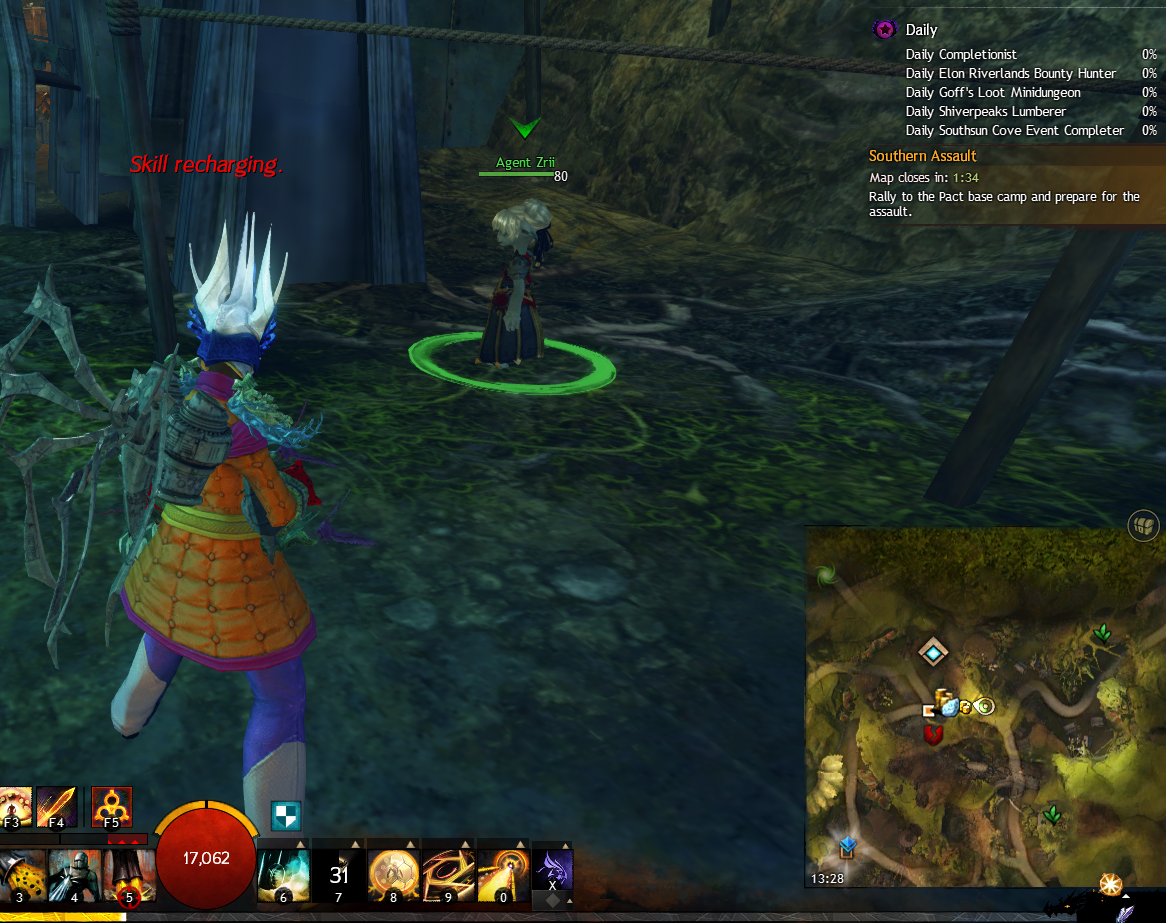The height and width of the screenshot is (923, 1166).
Task: Click the teal checkered shield icon
Action: (x=286, y=815)
